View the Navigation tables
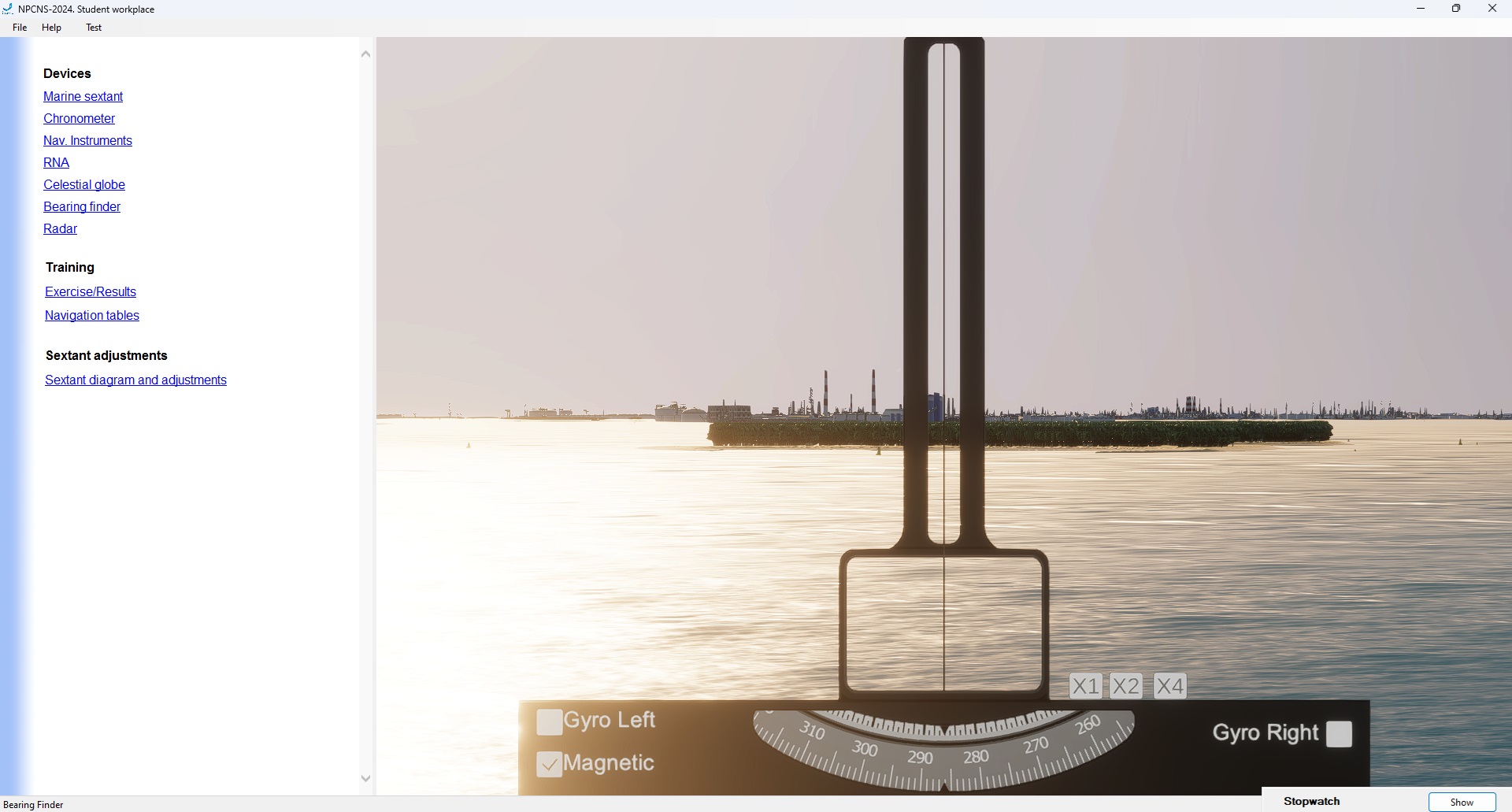Screen dimensions: 1512x812 click(92, 315)
